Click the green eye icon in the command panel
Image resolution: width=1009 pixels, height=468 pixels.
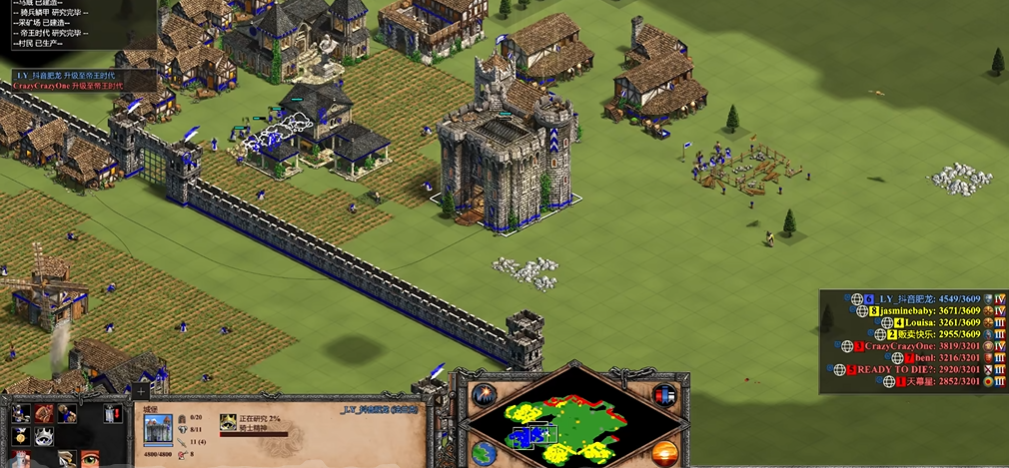point(90,458)
